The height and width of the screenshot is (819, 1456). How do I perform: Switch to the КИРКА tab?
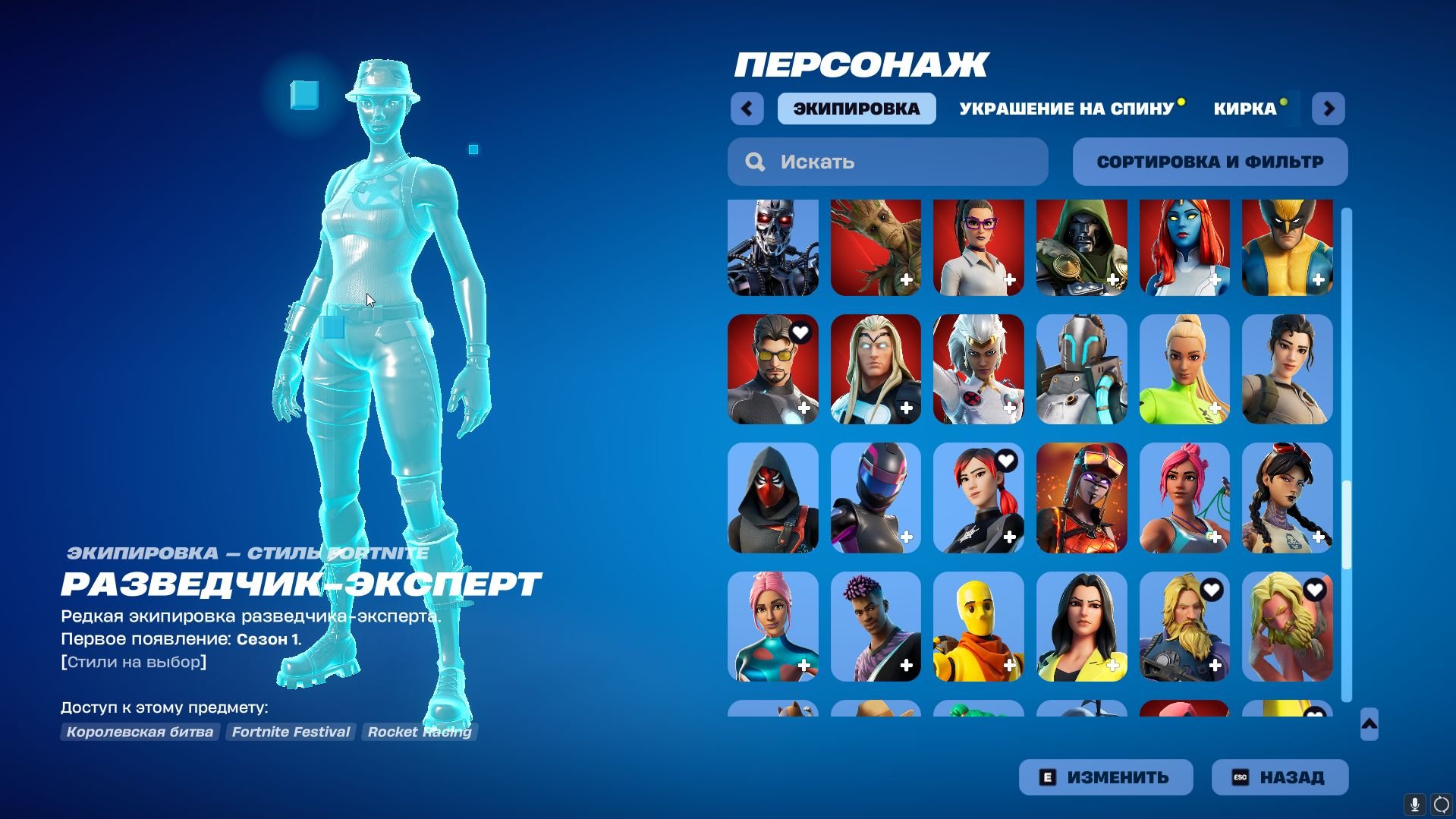tap(1245, 109)
